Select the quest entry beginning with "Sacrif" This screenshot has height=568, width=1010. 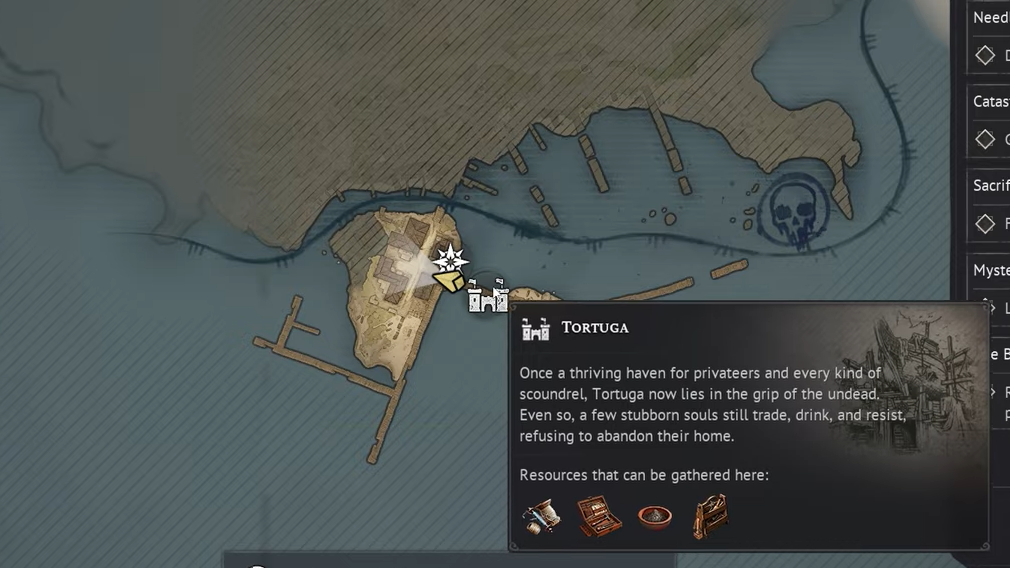[990, 186]
